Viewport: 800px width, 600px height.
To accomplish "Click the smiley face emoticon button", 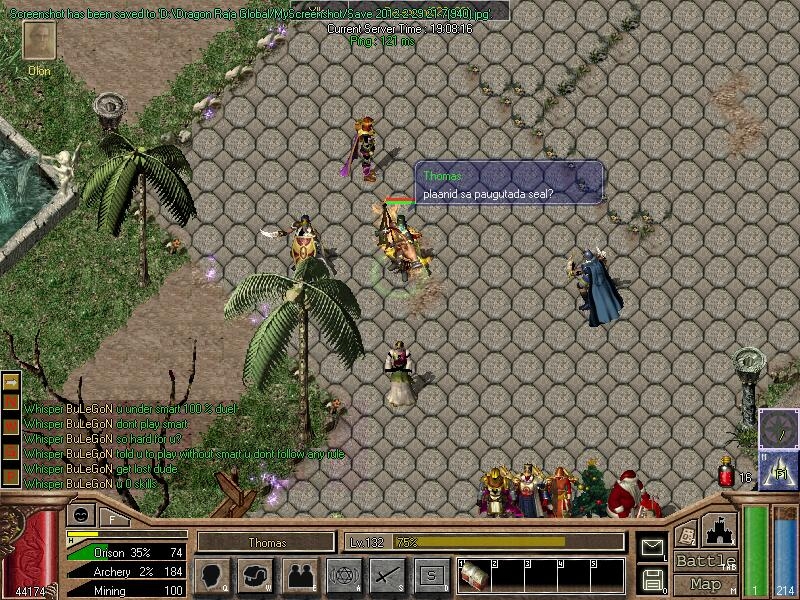I will click(x=78, y=516).
